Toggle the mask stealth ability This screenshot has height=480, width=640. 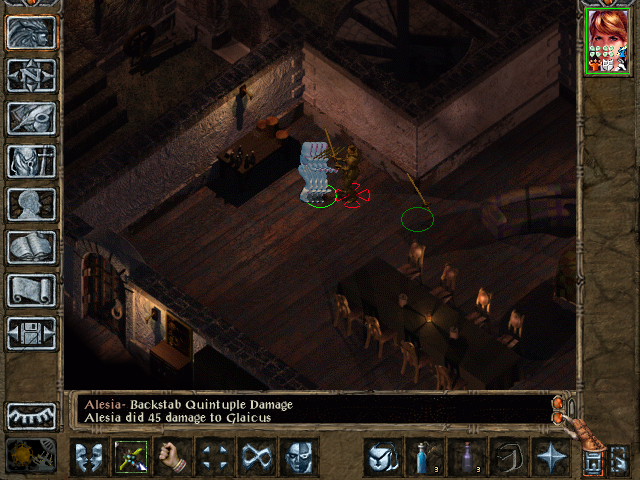tap(299, 458)
